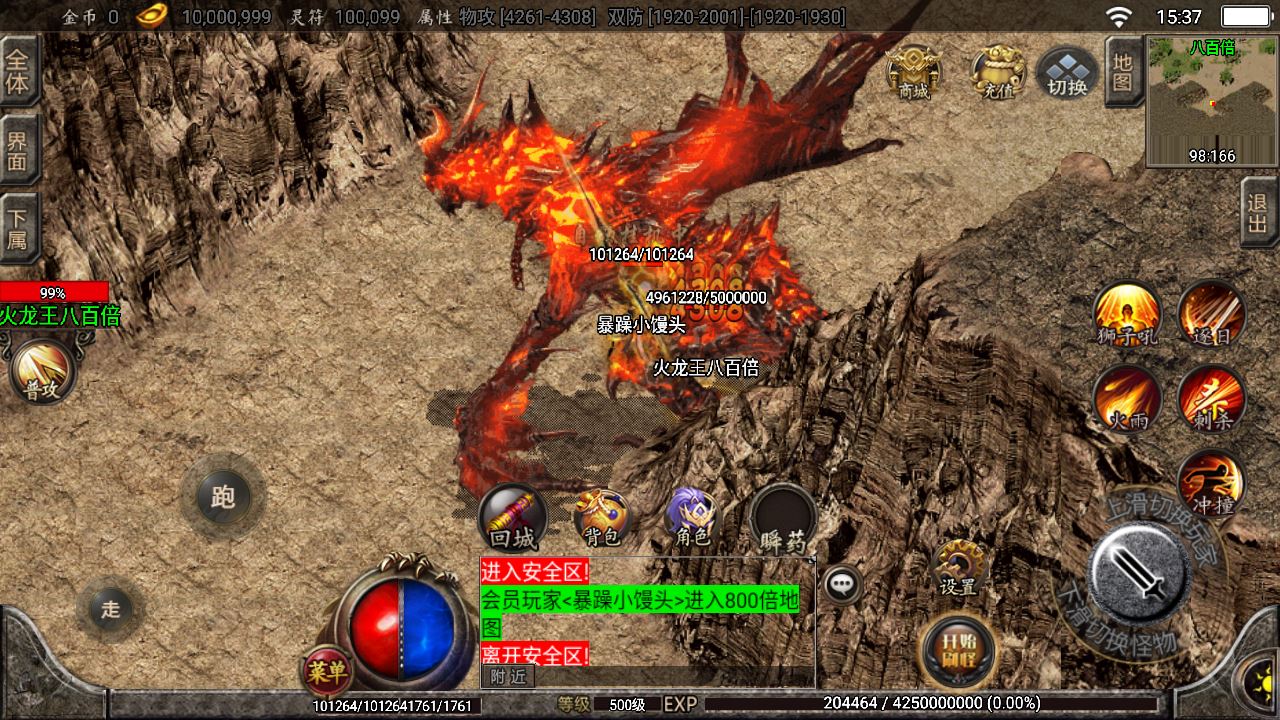Activate the 普攻 basic attack icon
The height and width of the screenshot is (720, 1280).
43,372
